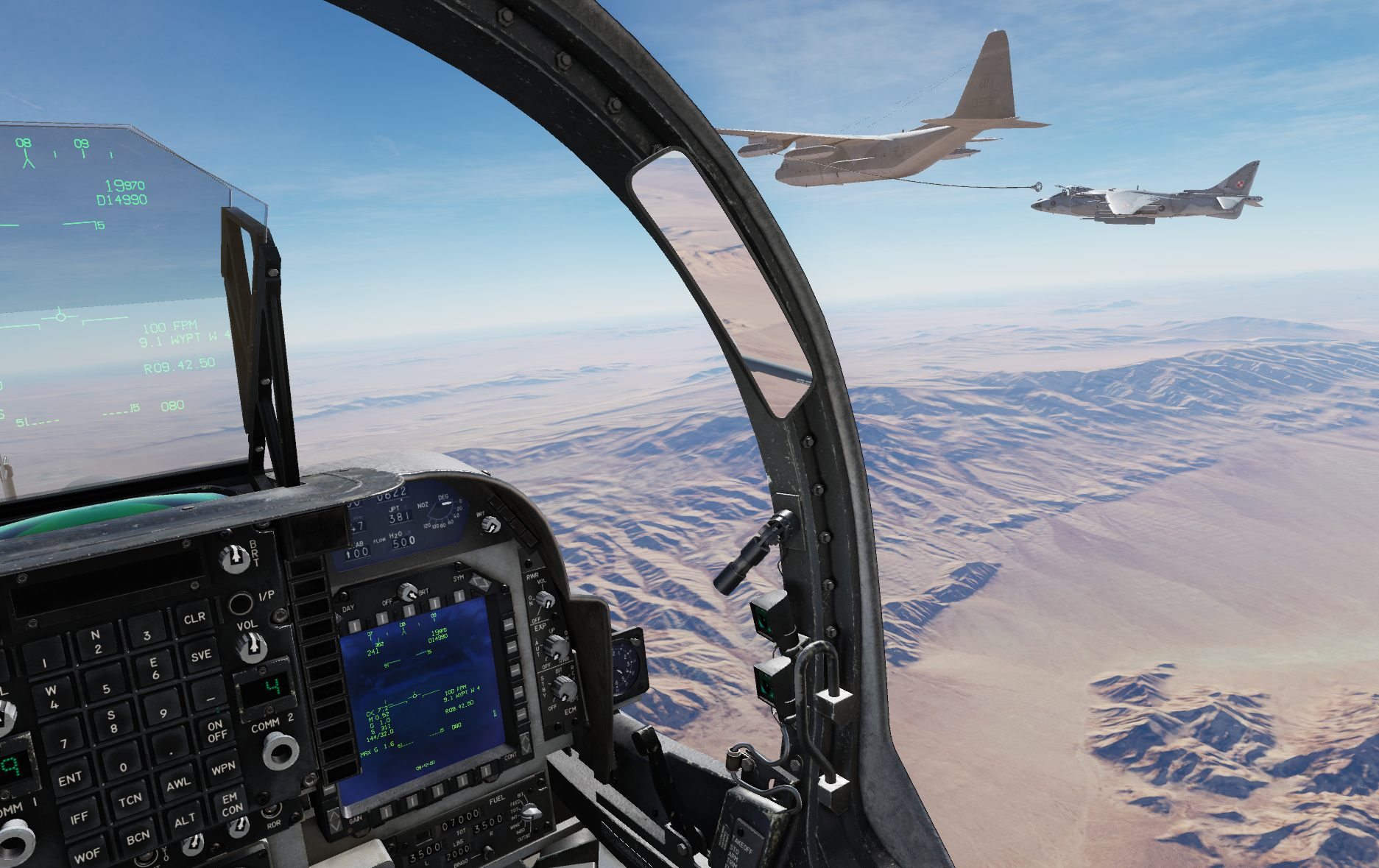The height and width of the screenshot is (868, 1379).
Task: Activate the EM CON key
Action: pyautogui.click(x=230, y=804)
